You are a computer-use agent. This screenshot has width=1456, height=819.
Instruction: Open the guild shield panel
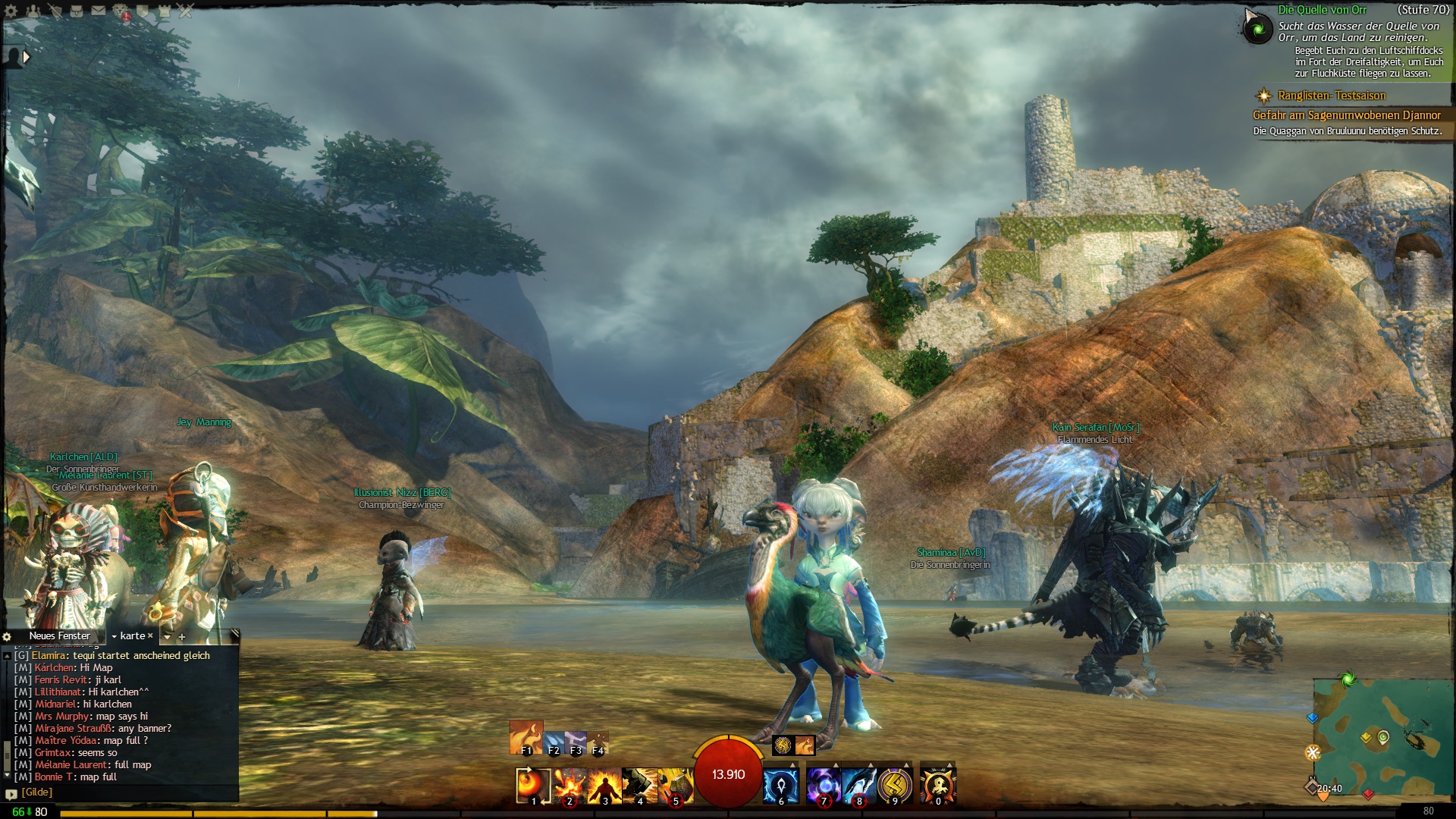coord(143,11)
